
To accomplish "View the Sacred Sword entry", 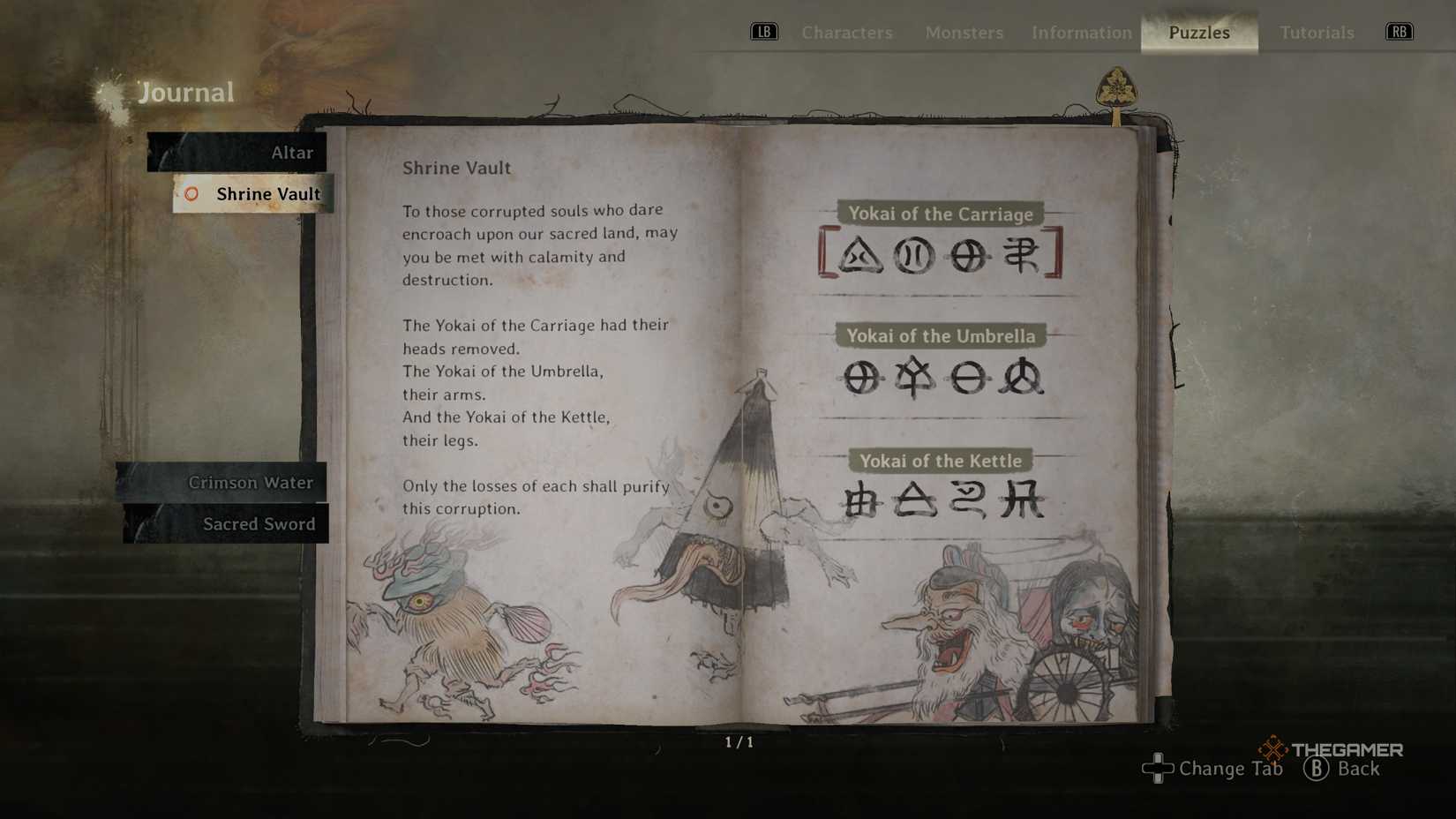I will pos(228,524).
